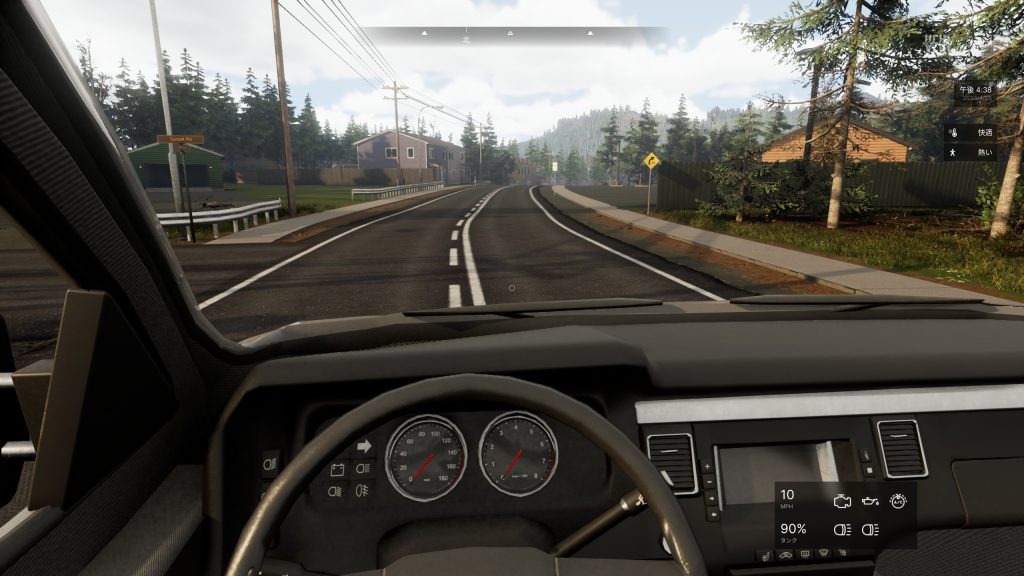Image resolution: width=1024 pixels, height=576 pixels.
Task: Select the windshield wiper icon below the vehicle panel
Action: tap(823, 553)
